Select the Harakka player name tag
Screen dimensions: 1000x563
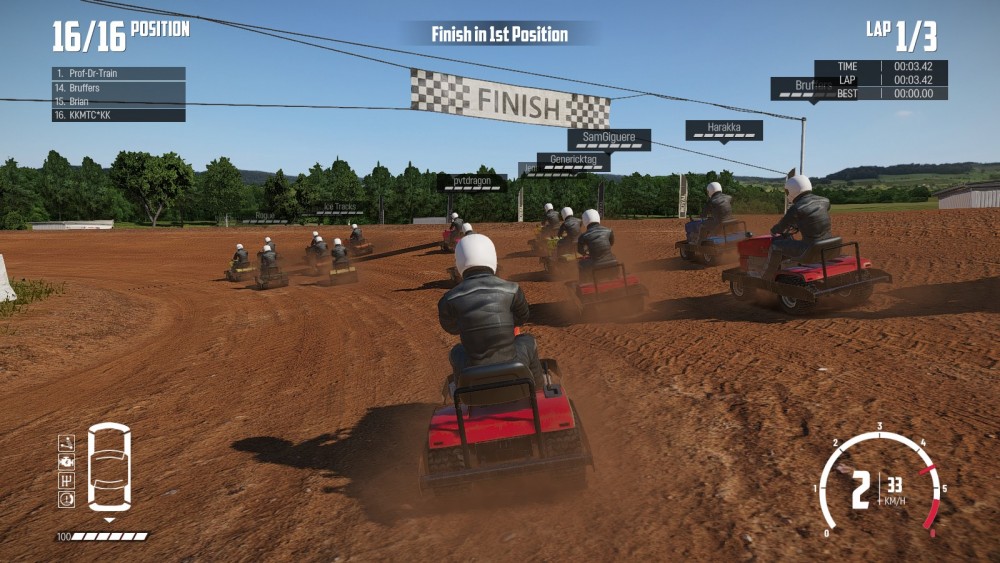click(x=723, y=129)
